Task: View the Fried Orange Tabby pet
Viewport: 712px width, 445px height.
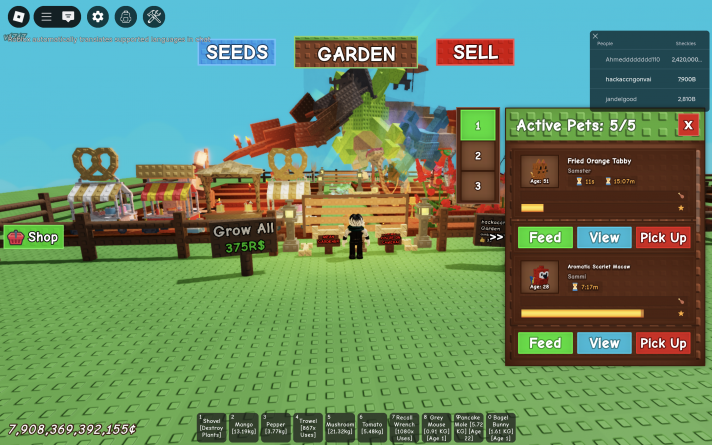Action: click(x=604, y=237)
